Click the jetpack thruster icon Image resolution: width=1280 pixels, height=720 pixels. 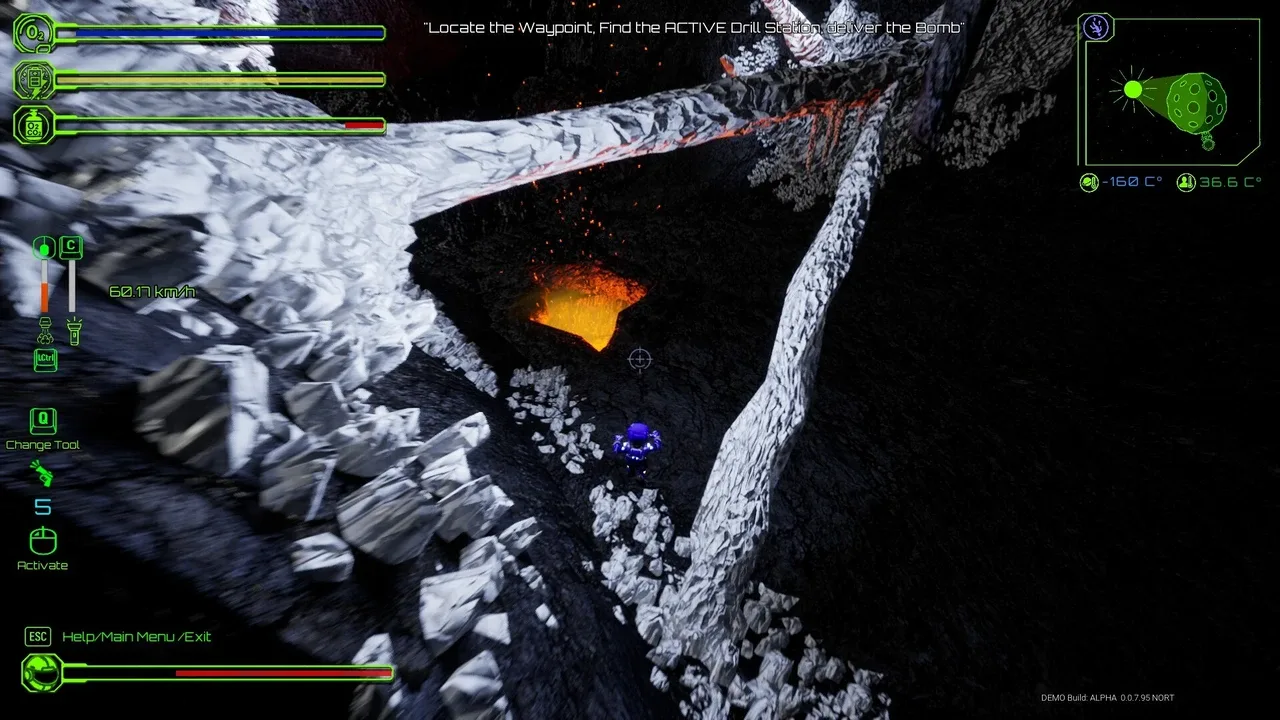[x=44, y=328]
